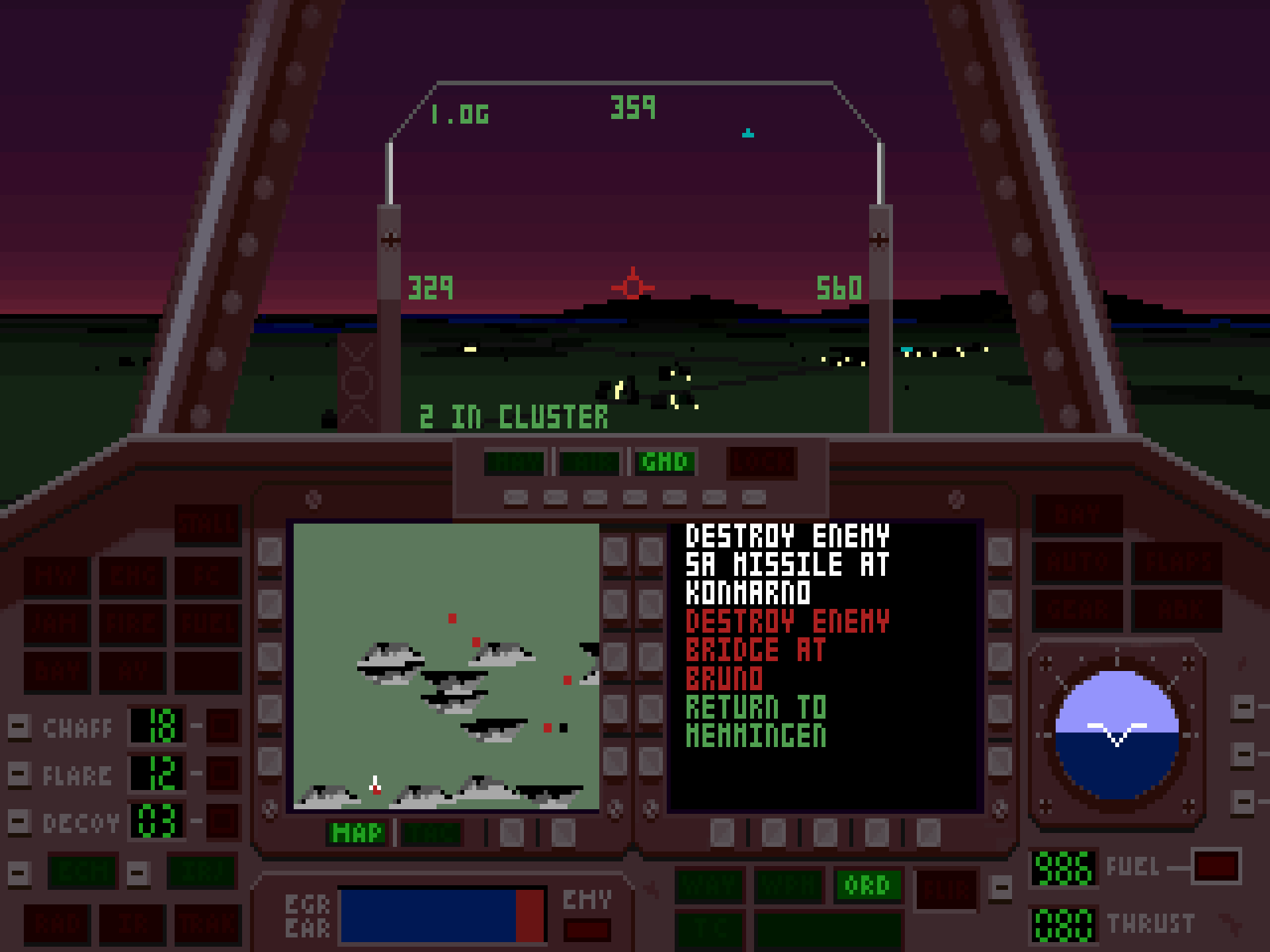Switch left display to TAC view
The height and width of the screenshot is (952, 1270).
coord(432,833)
